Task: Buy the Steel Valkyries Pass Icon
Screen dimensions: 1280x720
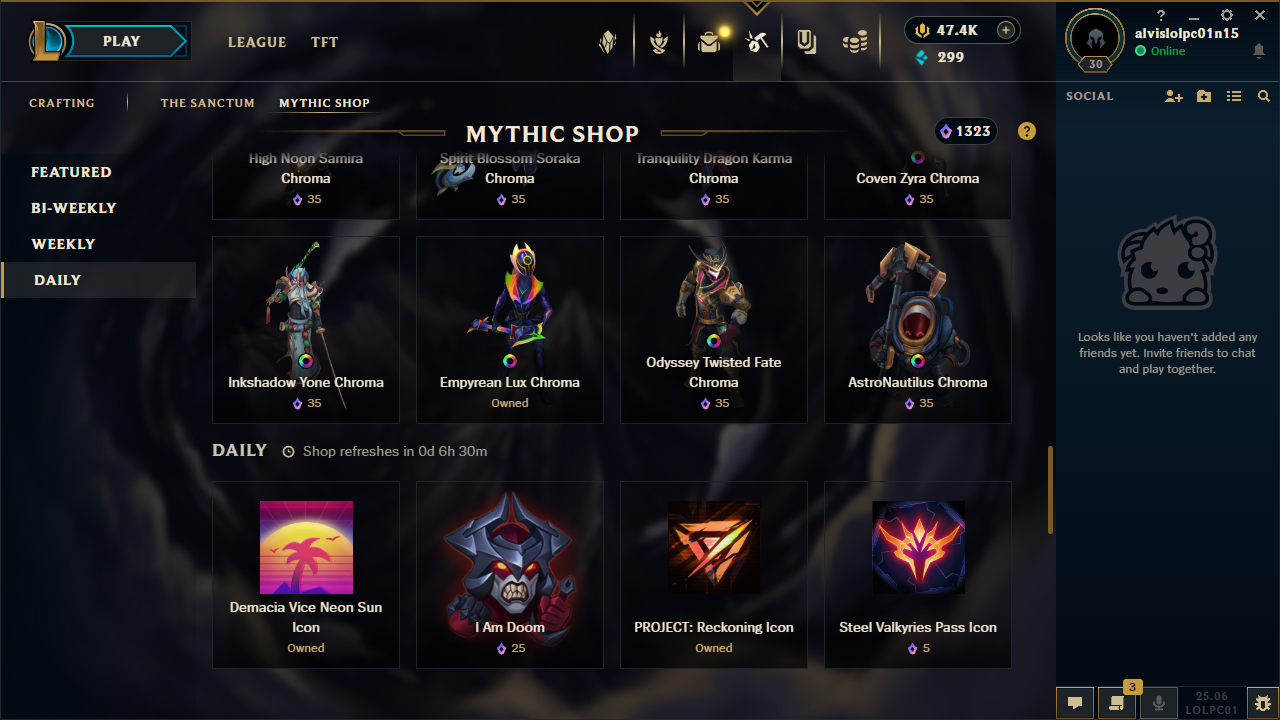Action: (x=918, y=574)
